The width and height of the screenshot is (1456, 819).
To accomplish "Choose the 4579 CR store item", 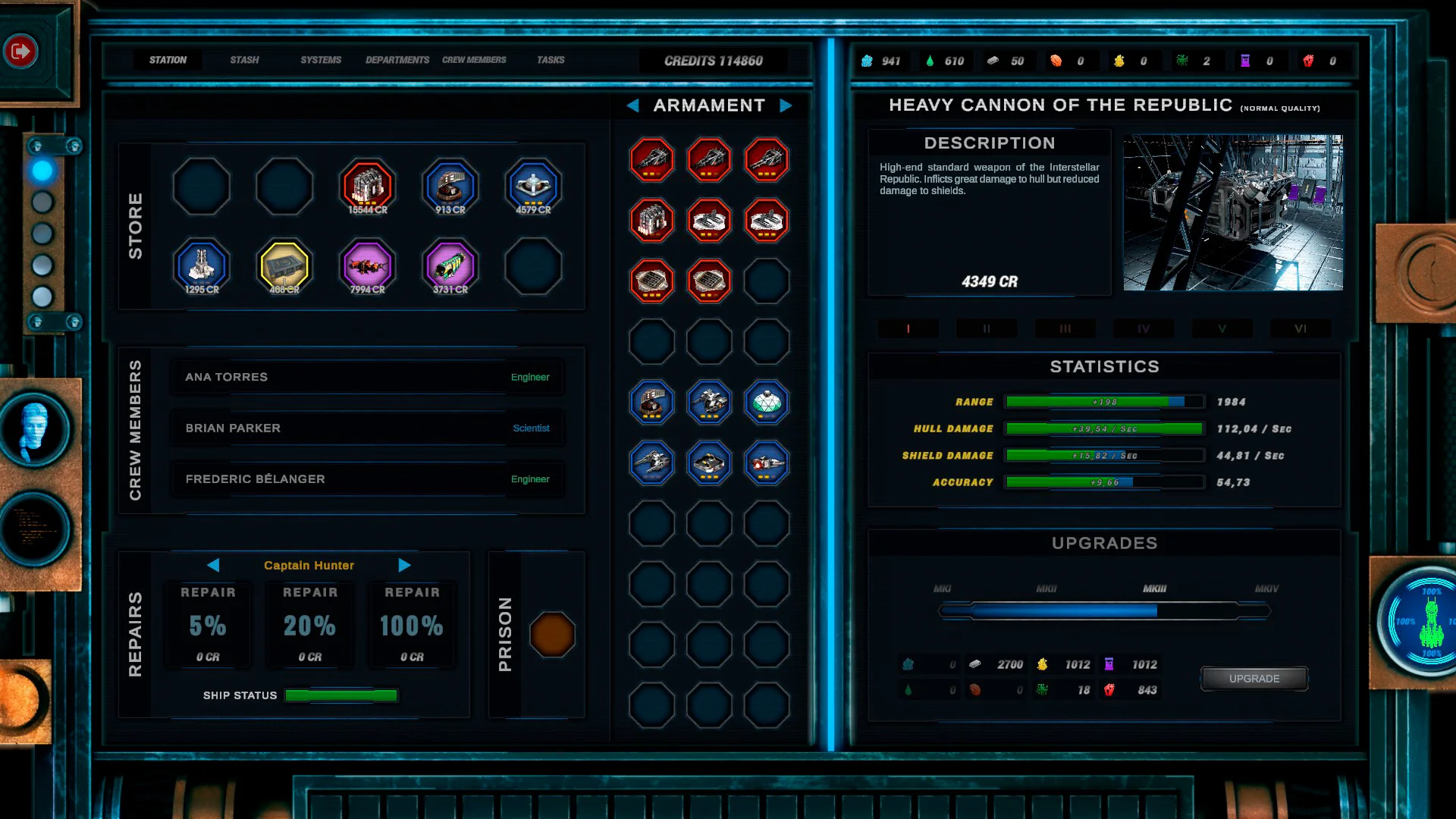I will (x=534, y=187).
